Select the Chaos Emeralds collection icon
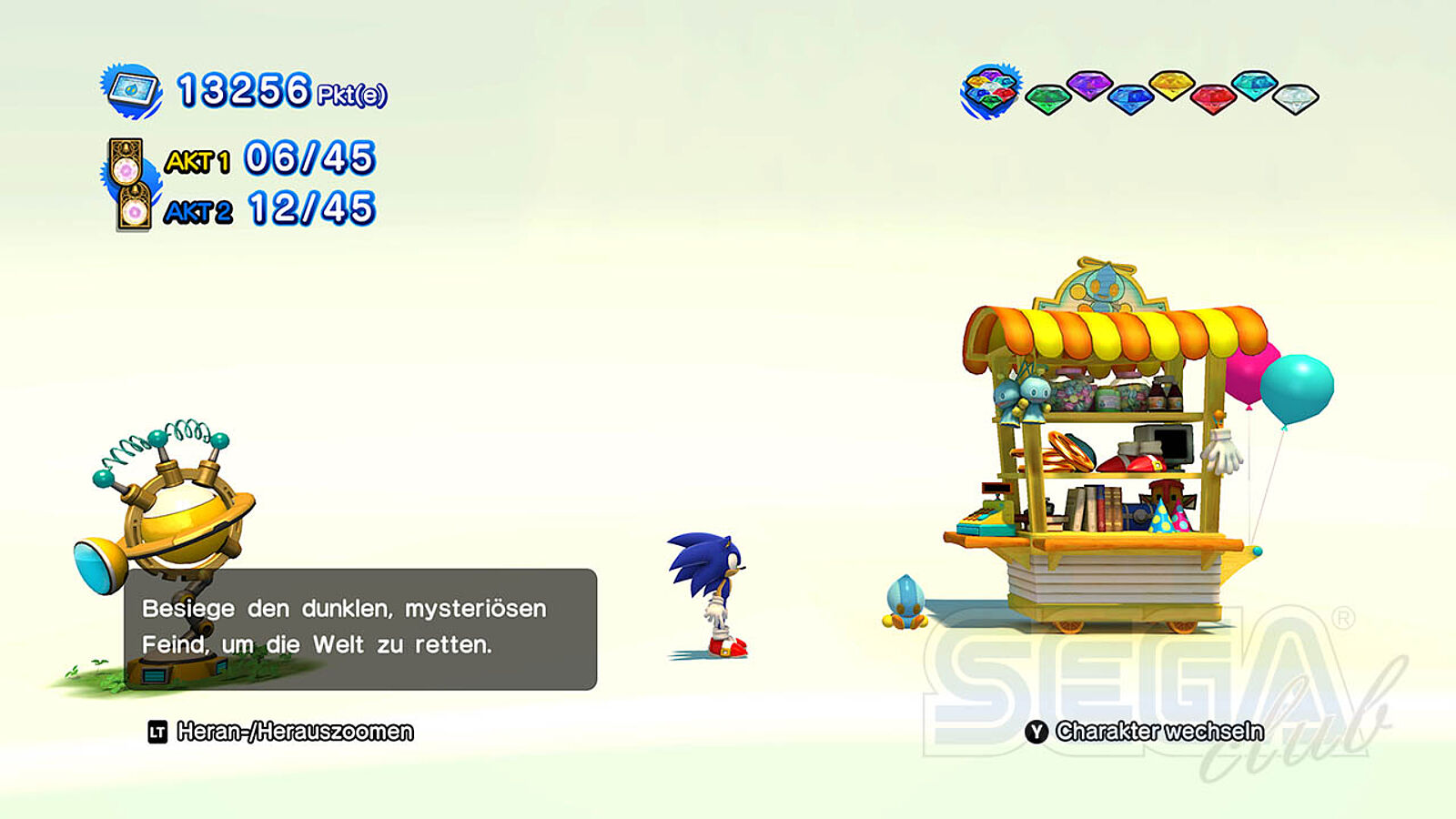Image resolution: width=1456 pixels, height=819 pixels. [990, 91]
